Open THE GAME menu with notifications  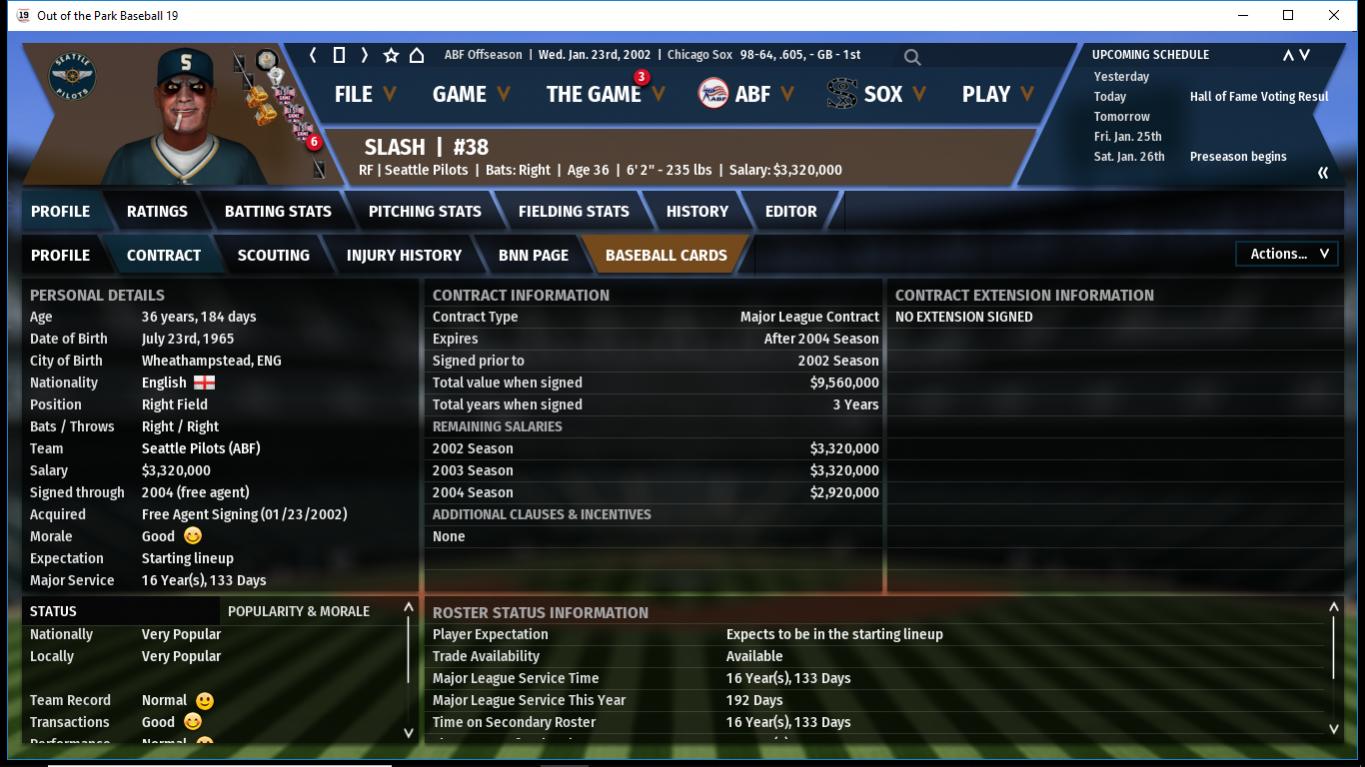coord(605,94)
